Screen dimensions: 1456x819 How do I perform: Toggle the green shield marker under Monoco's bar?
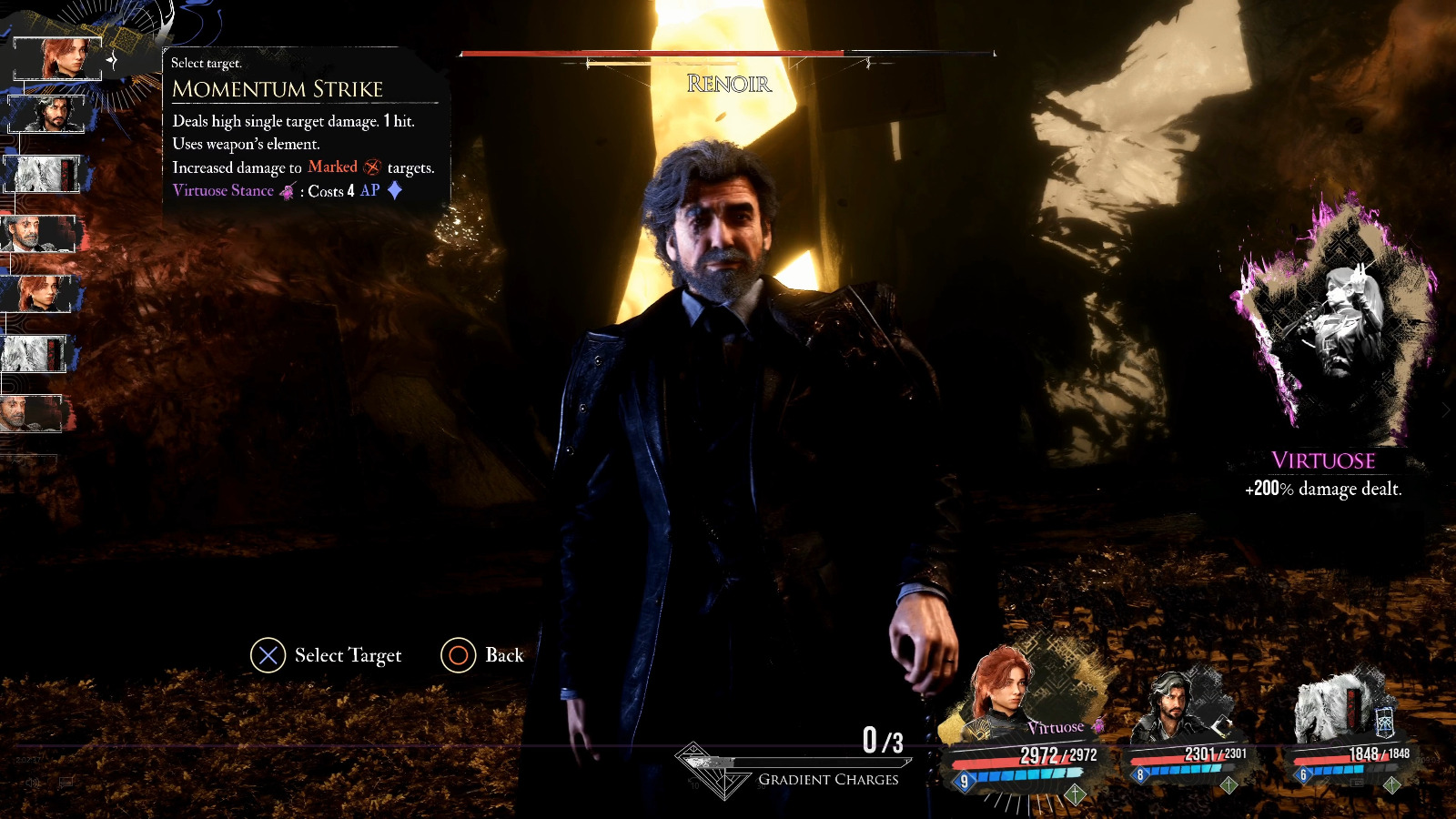tap(1391, 784)
